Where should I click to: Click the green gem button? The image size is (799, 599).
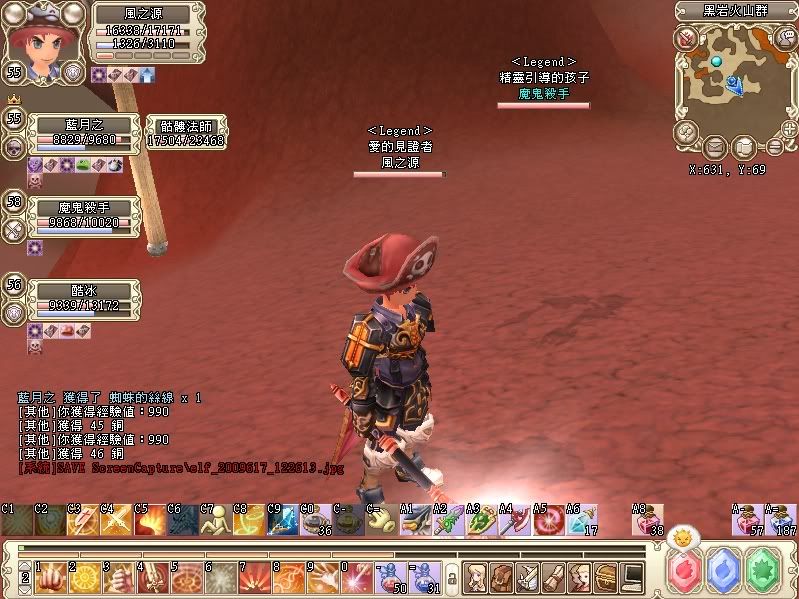coord(764,571)
